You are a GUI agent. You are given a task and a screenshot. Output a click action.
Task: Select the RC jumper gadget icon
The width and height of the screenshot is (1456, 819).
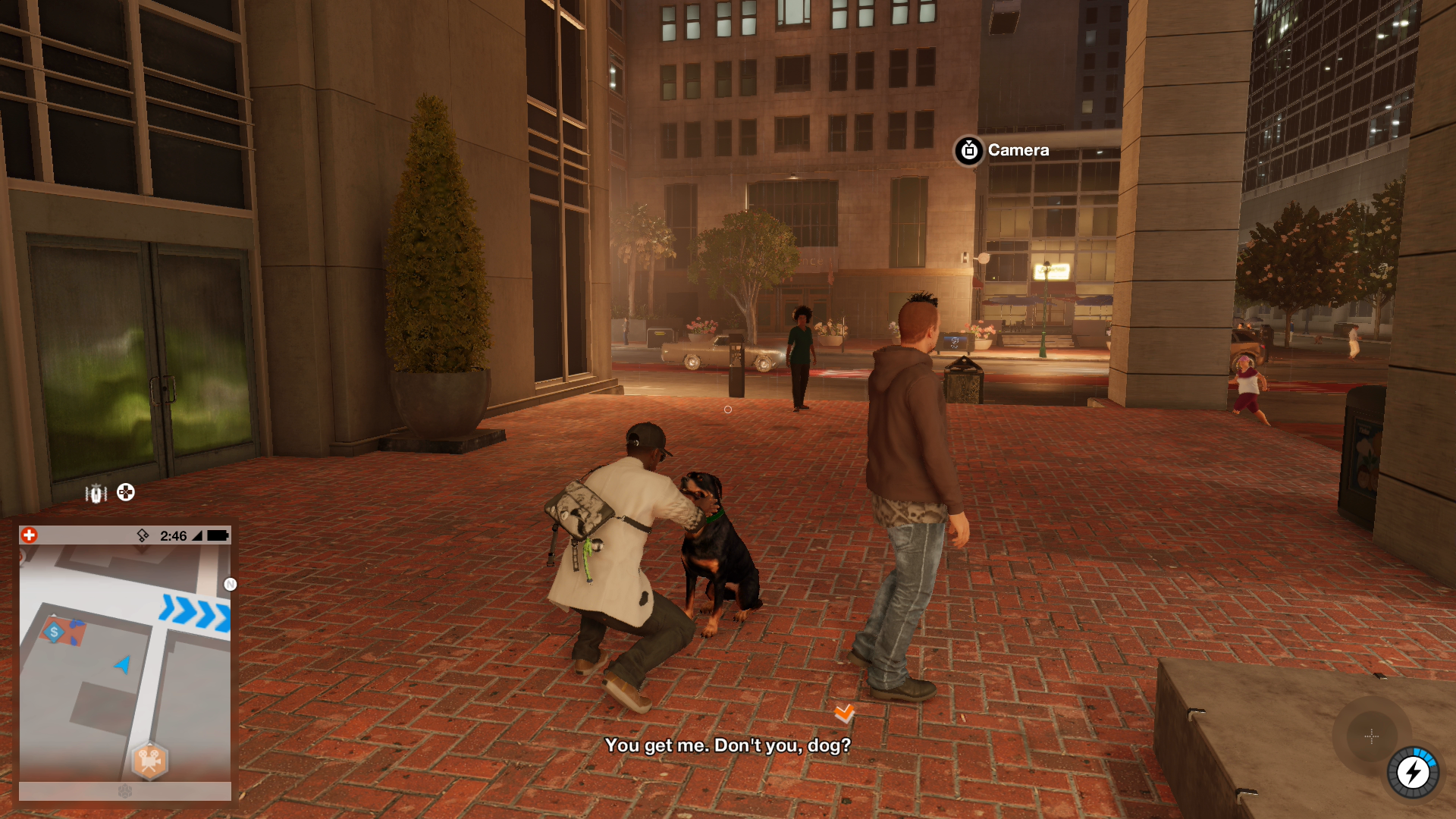click(96, 494)
